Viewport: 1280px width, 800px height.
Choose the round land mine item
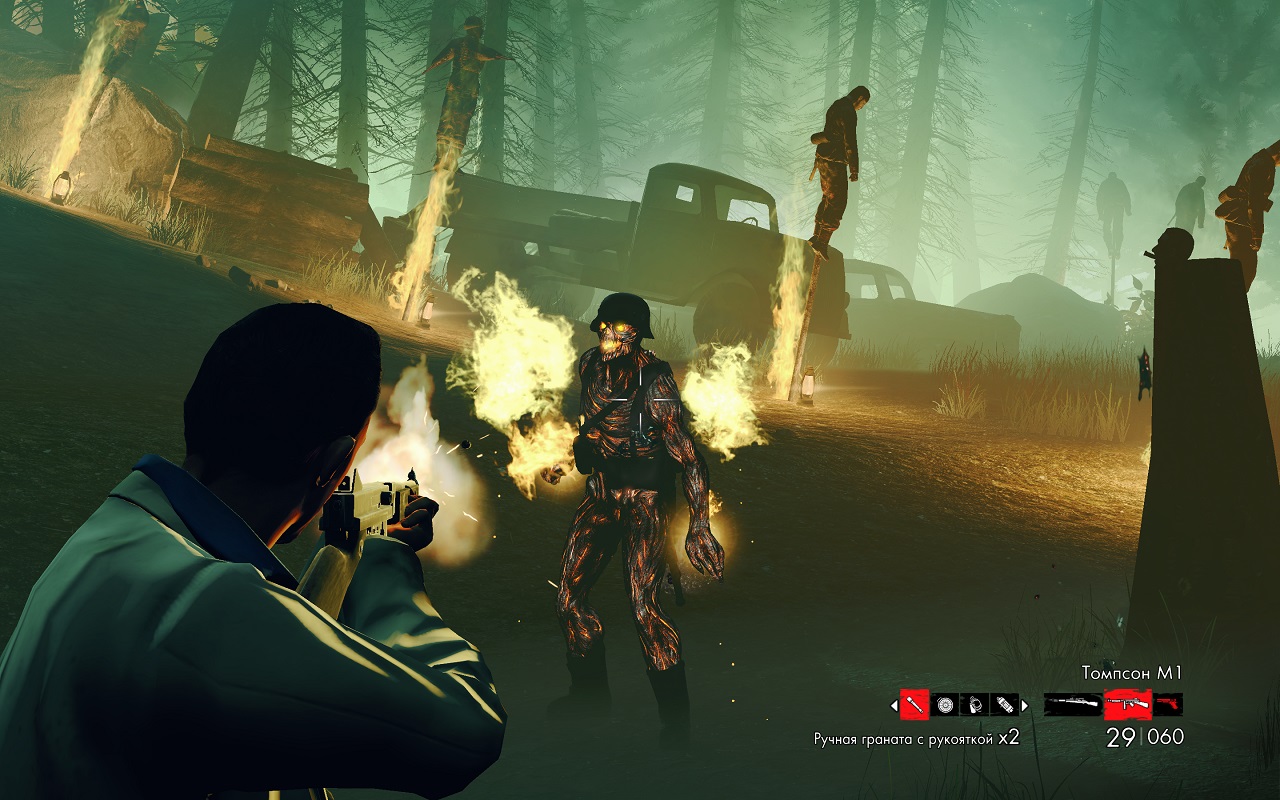pyautogui.click(x=945, y=705)
